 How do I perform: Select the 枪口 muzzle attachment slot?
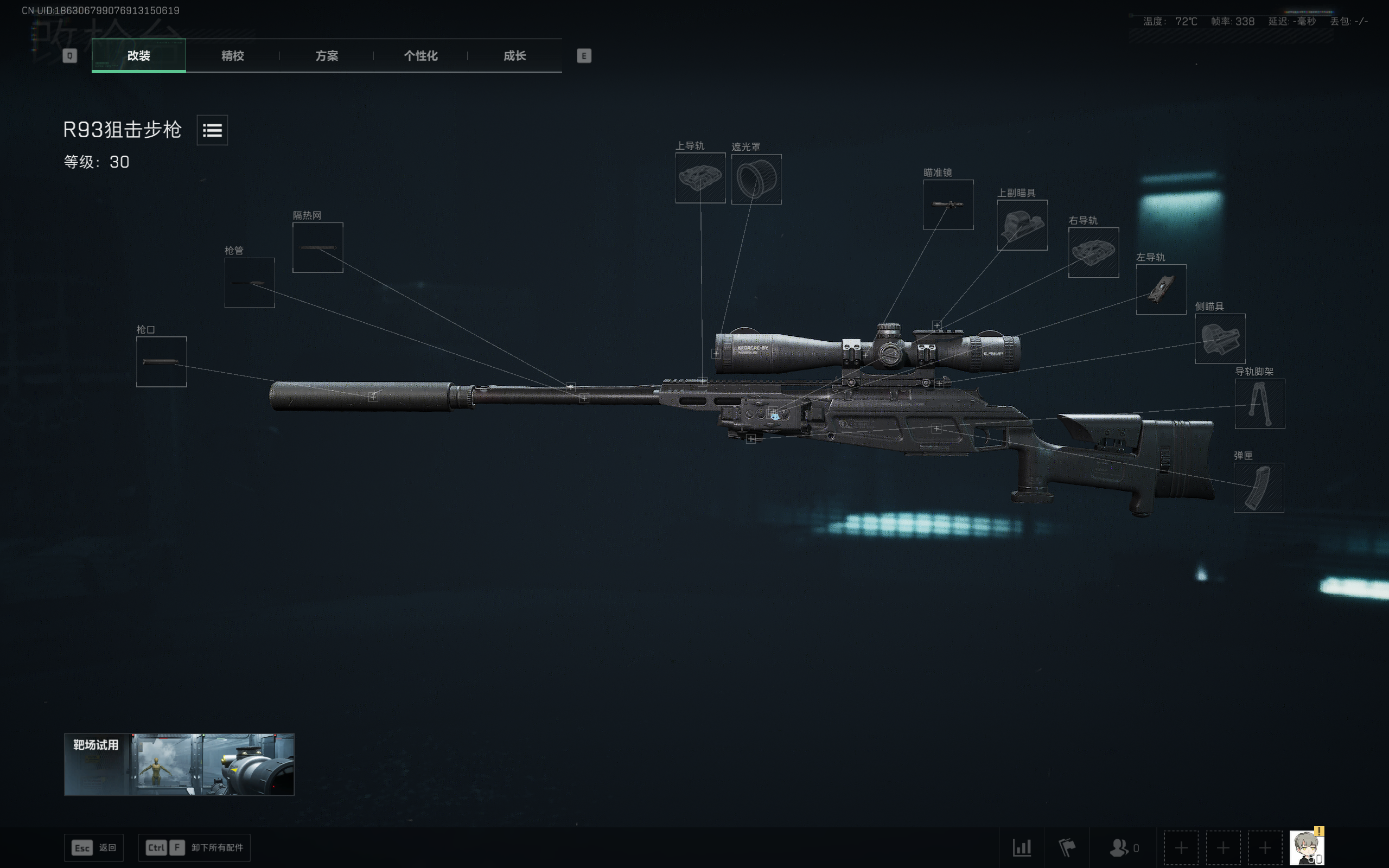161,362
